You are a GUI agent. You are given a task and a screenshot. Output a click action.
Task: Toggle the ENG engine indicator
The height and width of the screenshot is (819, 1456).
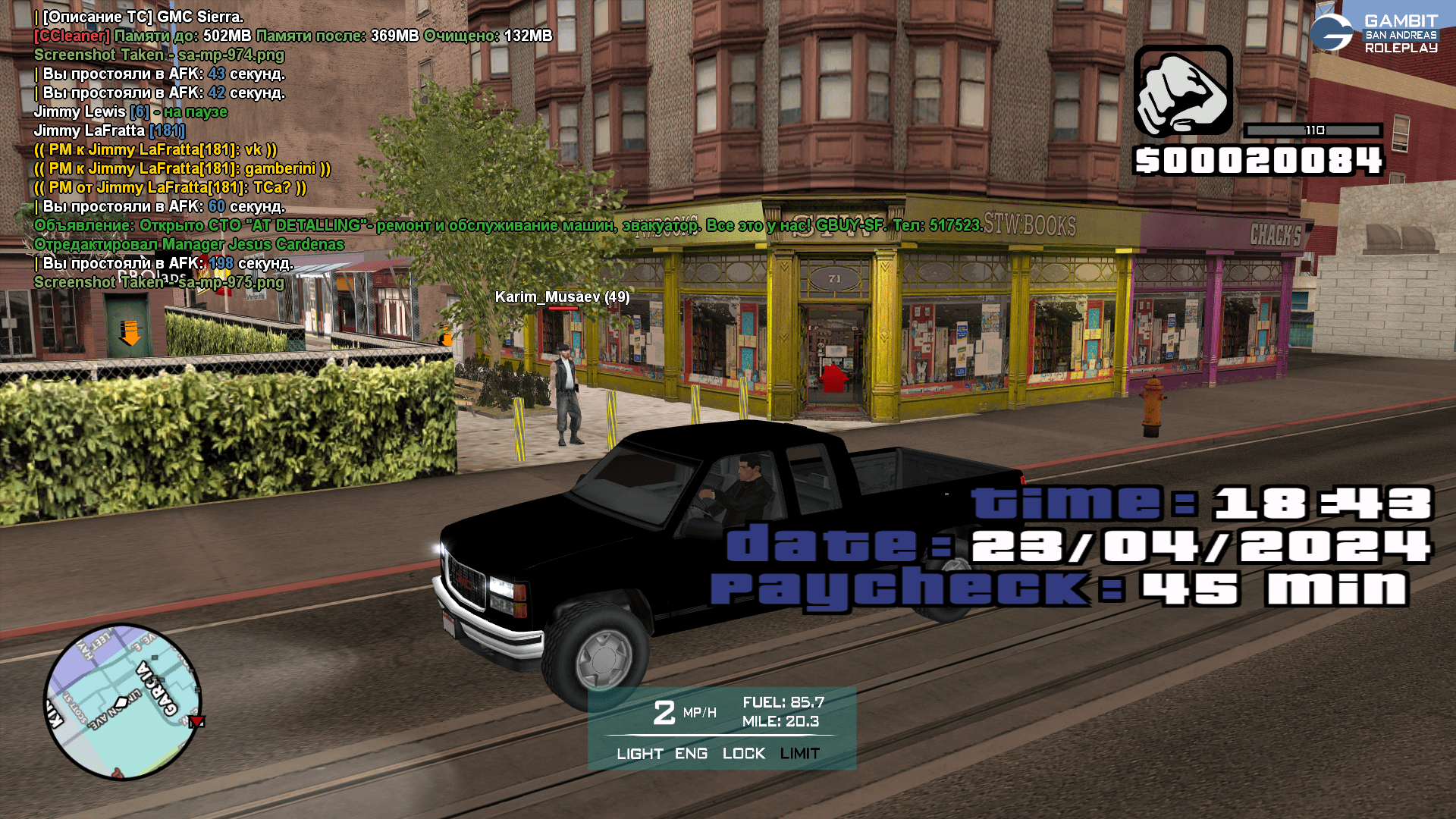click(x=691, y=754)
